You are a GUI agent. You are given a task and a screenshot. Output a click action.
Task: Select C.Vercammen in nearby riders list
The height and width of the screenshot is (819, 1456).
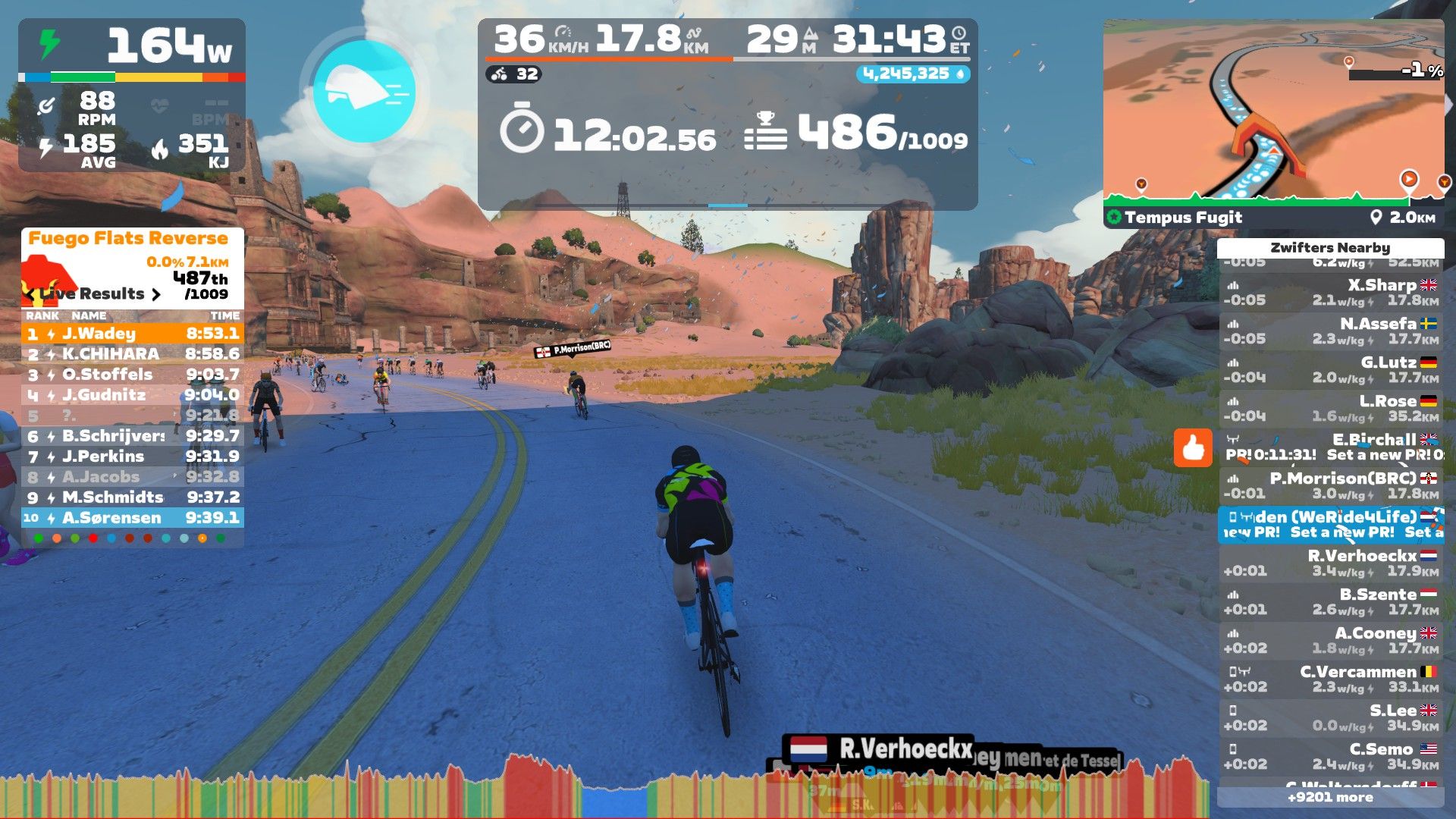pyautogui.click(x=1331, y=679)
